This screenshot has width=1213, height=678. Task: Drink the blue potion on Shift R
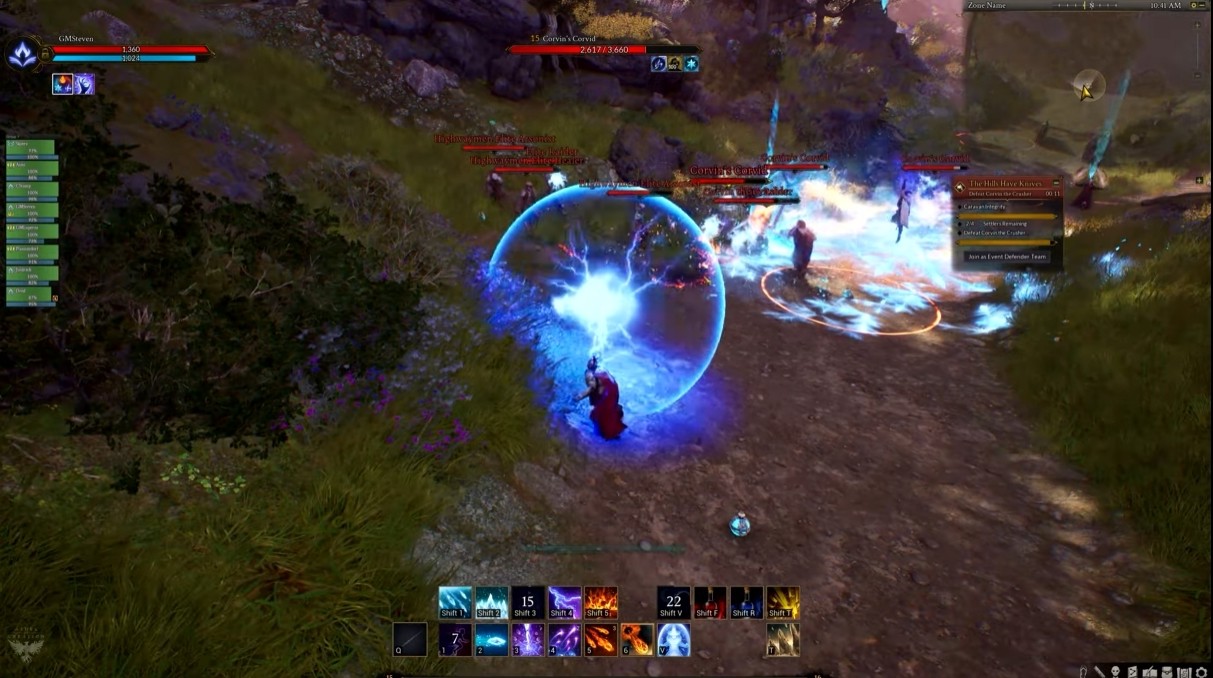point(746,602)
